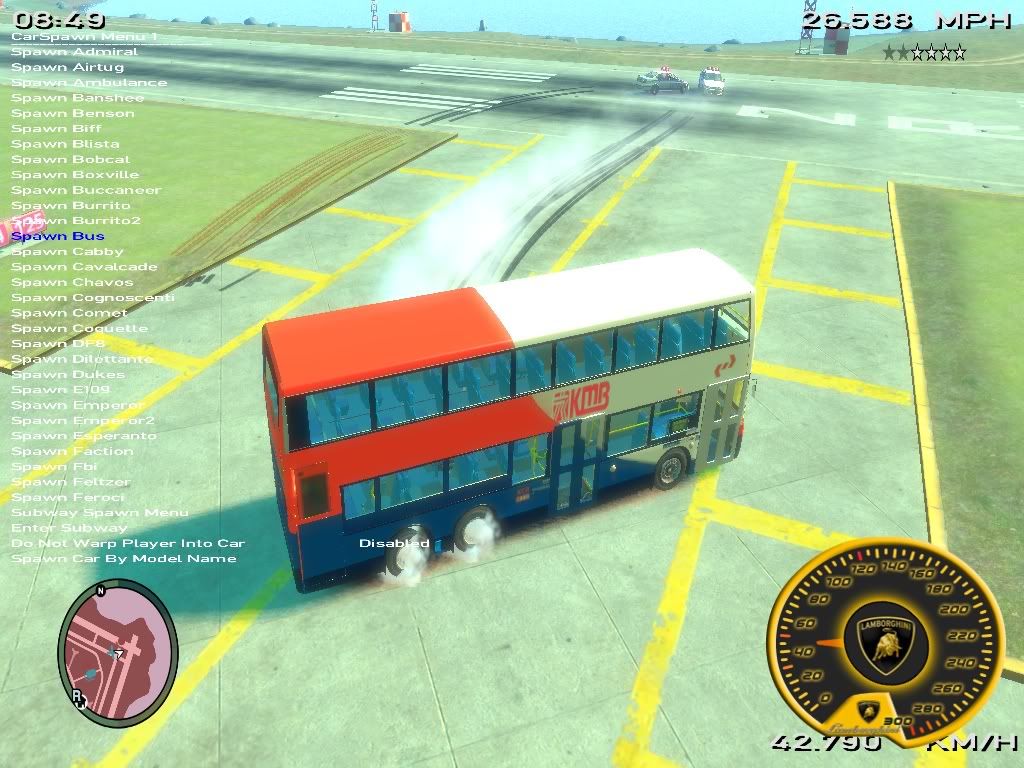Image resolution: width=1024 pixels, height=768 pixels.
Task: Choose Spawn Feroci from the list
Action: pos(68,497)
